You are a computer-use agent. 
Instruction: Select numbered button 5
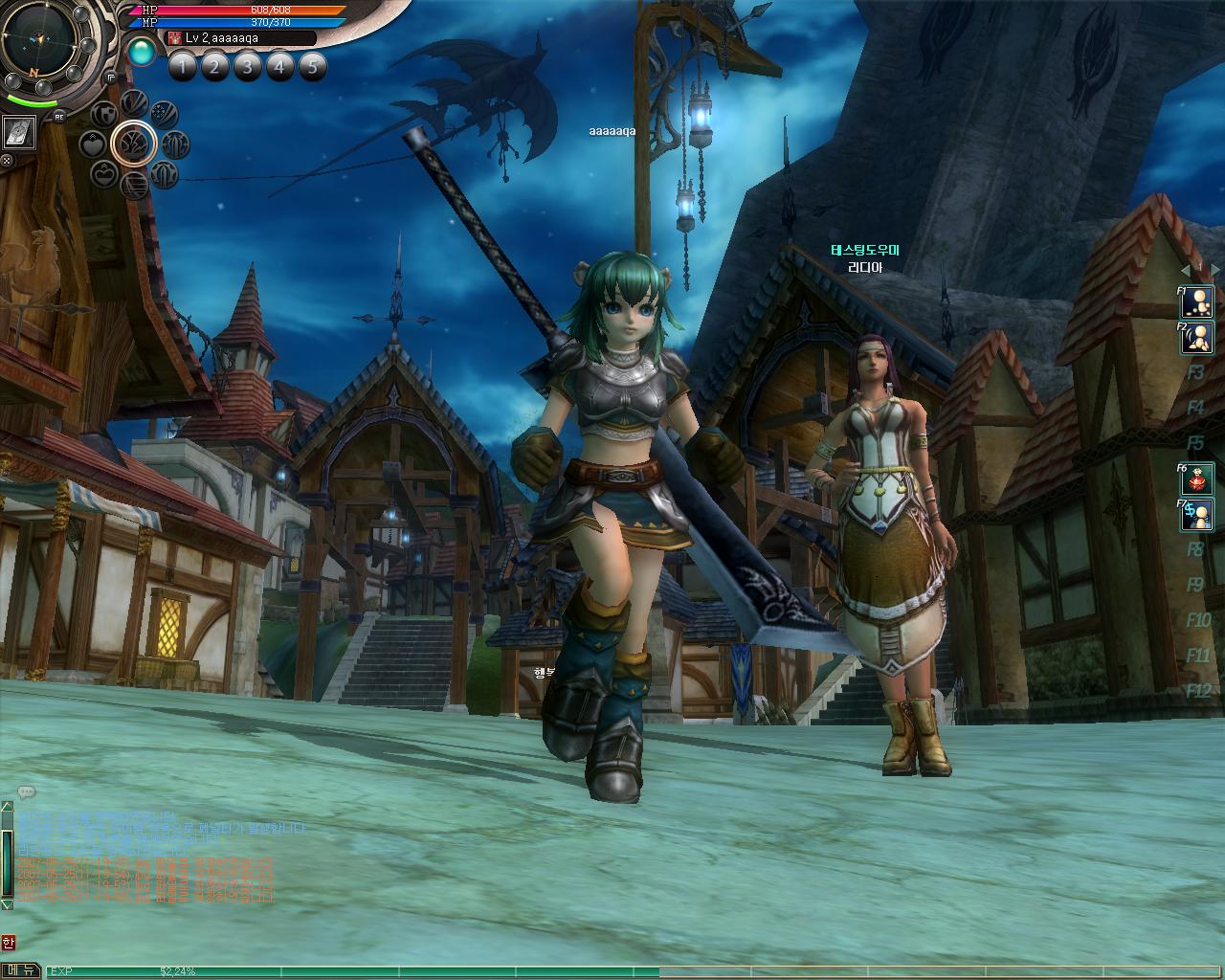312,66
